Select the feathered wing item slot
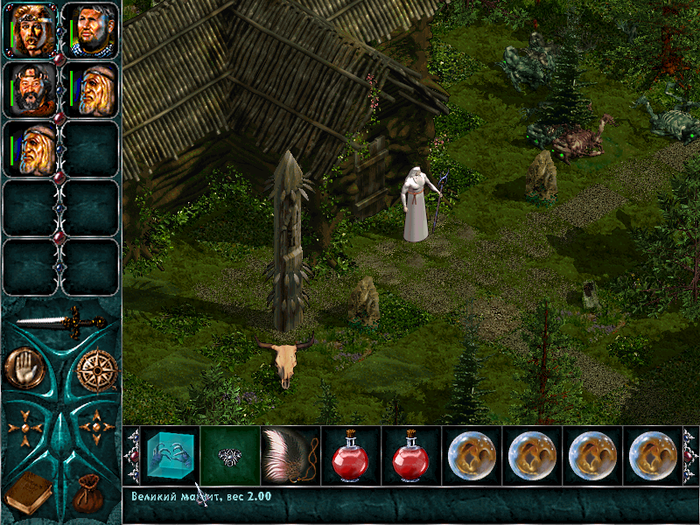This screenshot has height=525, width=700. point(291,457)
